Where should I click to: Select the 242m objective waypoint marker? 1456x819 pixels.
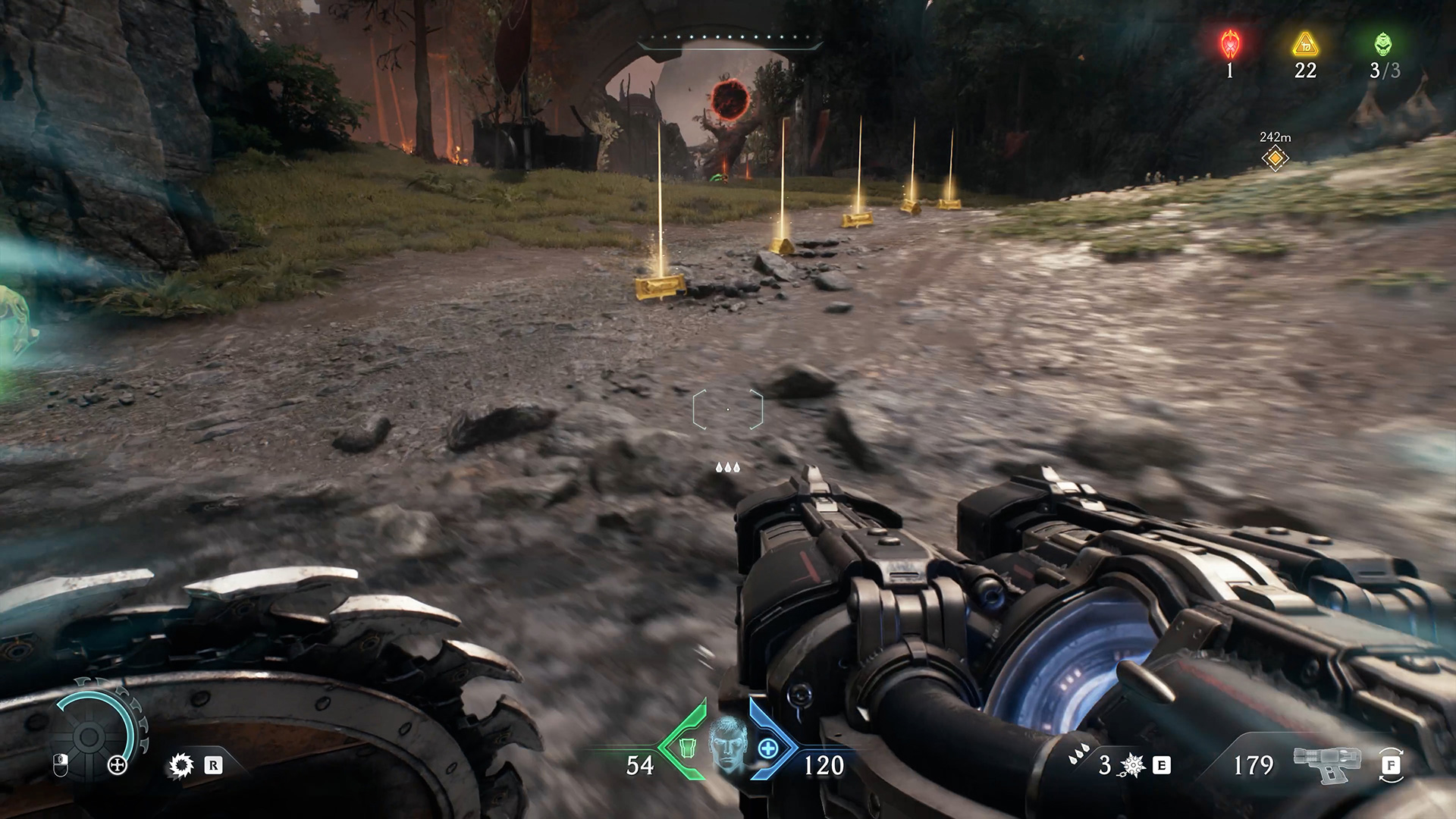click(1275, 158)
